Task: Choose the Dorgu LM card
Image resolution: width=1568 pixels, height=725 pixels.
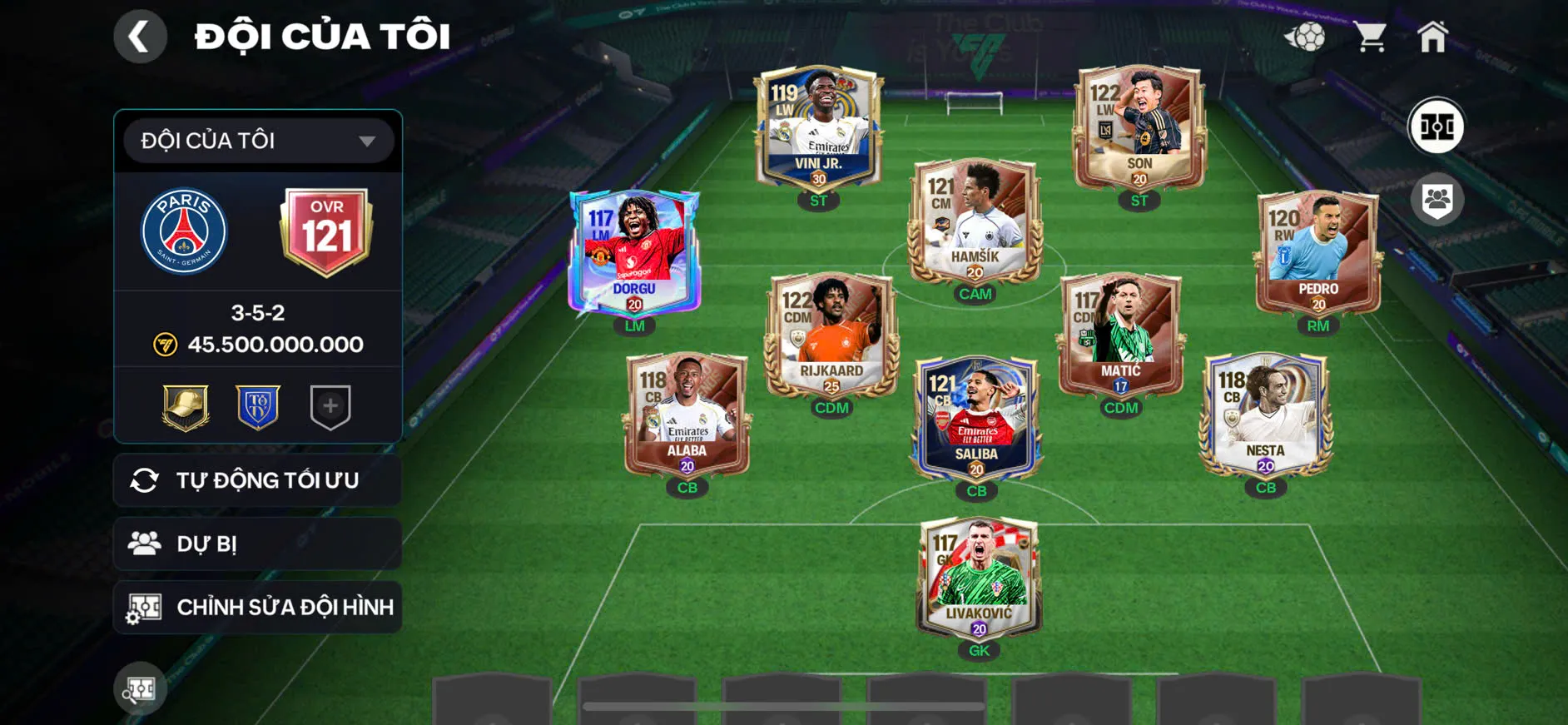Action: [634, 254]
